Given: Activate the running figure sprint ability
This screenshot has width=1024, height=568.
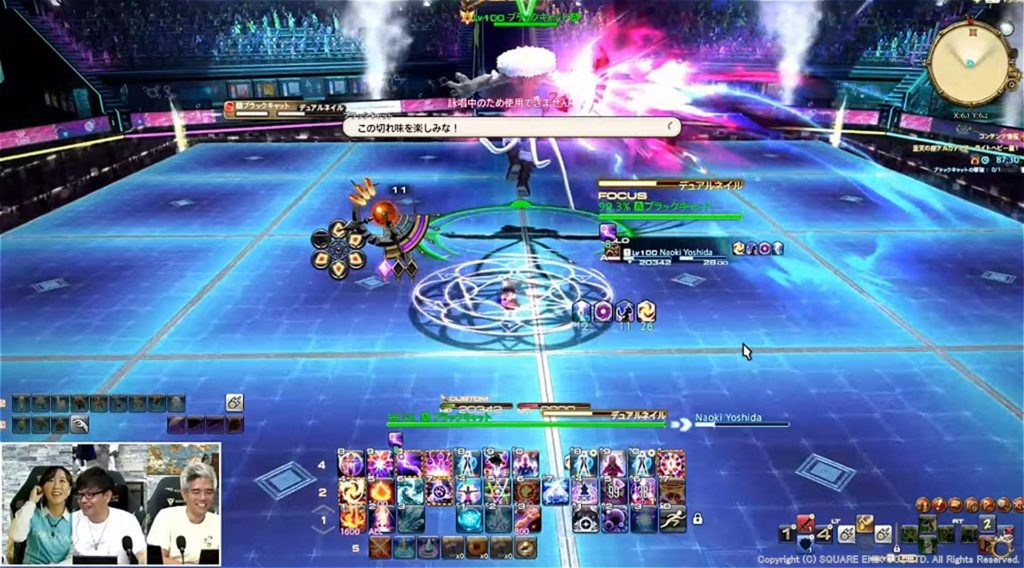Looking at the screenshot, I should coord(670,519).
